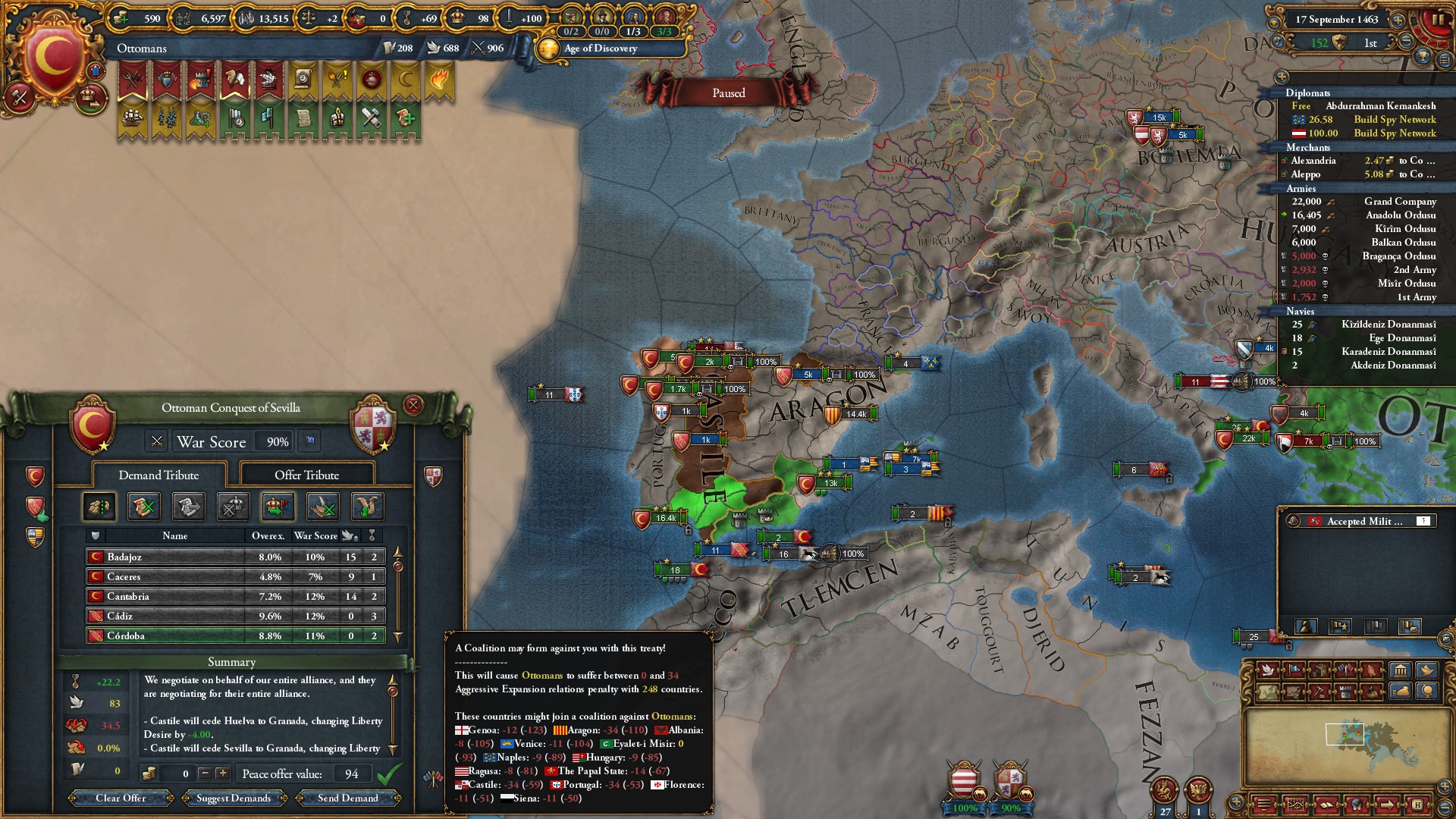The height and width of the screenshot is (819, 1456).
Task: Switch to the Offer Tribute tab
Action: (x=306, y=475)
